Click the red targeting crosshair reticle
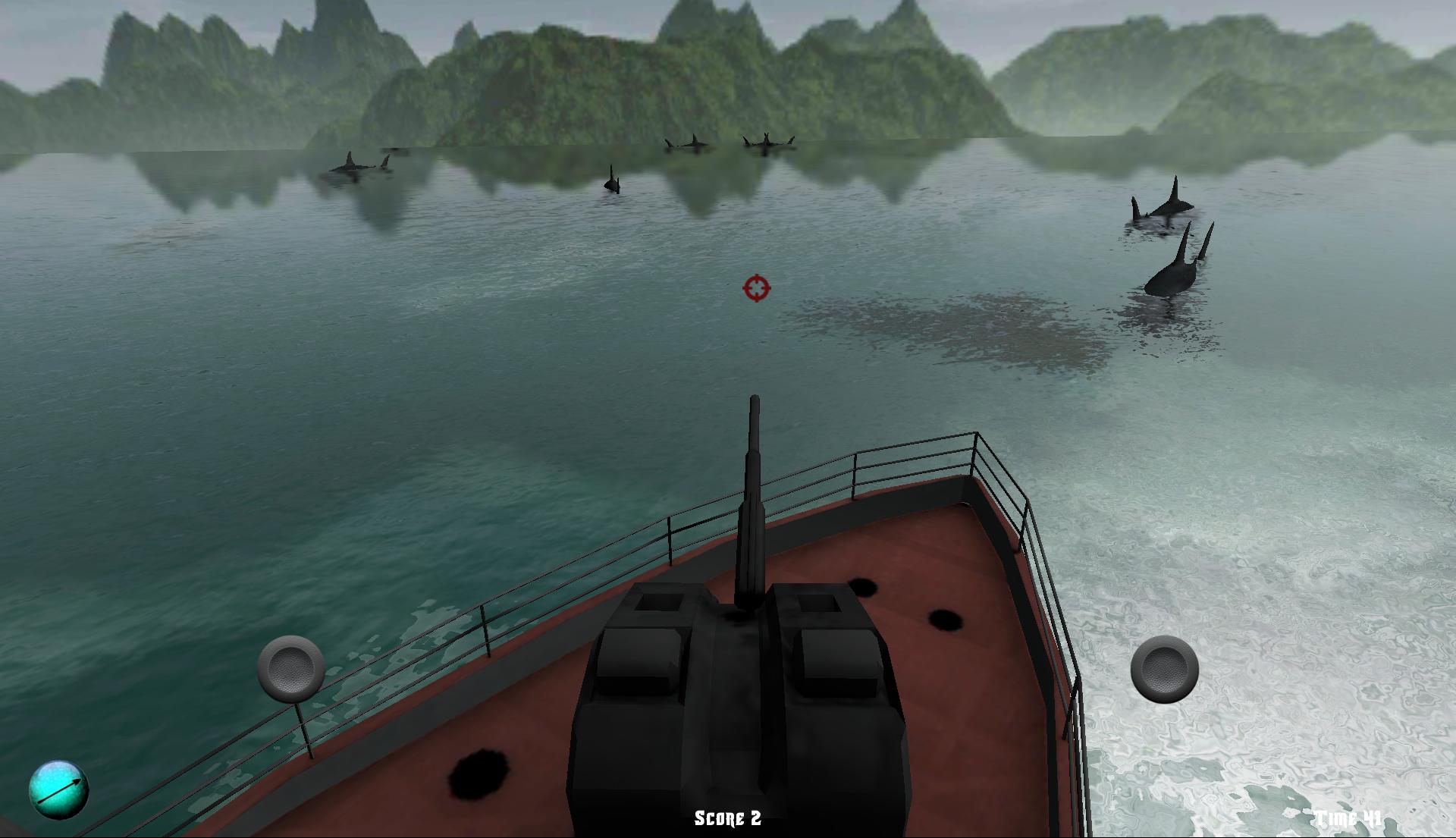Image resolution: width=1456 pixels, height=838 pixels. 755,289
